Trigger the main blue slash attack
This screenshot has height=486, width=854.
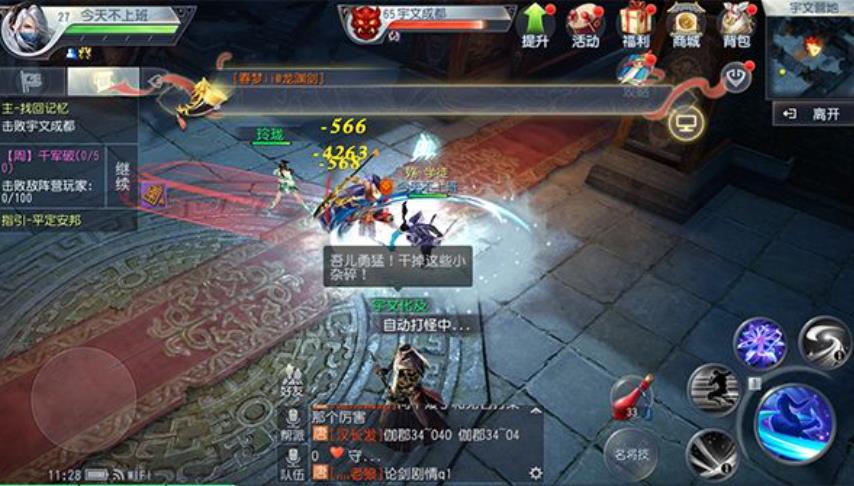794,420
